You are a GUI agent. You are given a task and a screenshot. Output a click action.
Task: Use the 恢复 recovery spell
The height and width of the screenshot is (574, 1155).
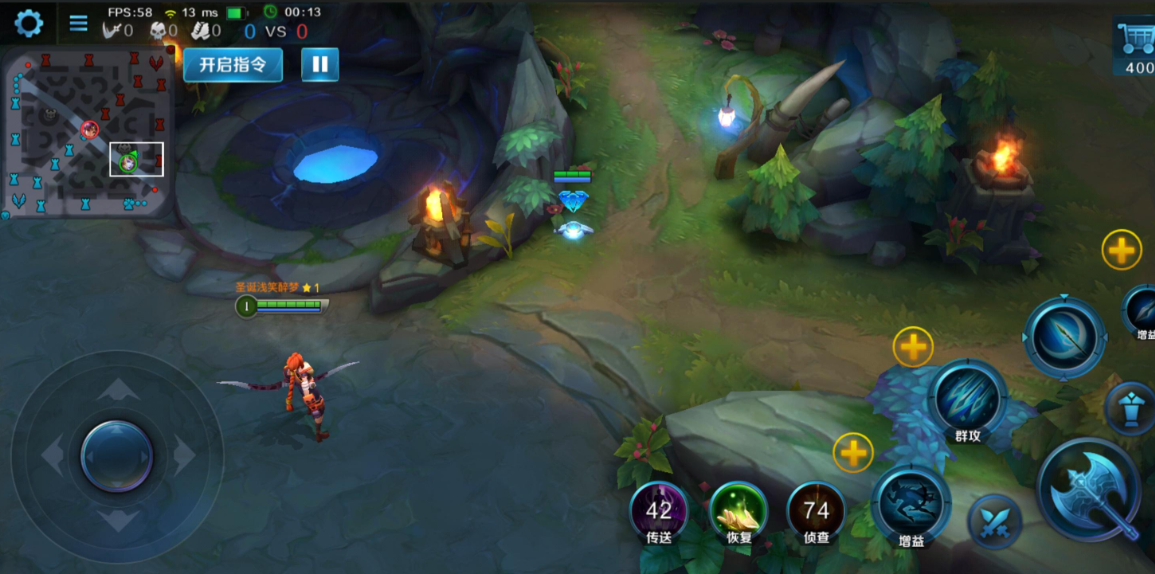[x=738, y=512]
